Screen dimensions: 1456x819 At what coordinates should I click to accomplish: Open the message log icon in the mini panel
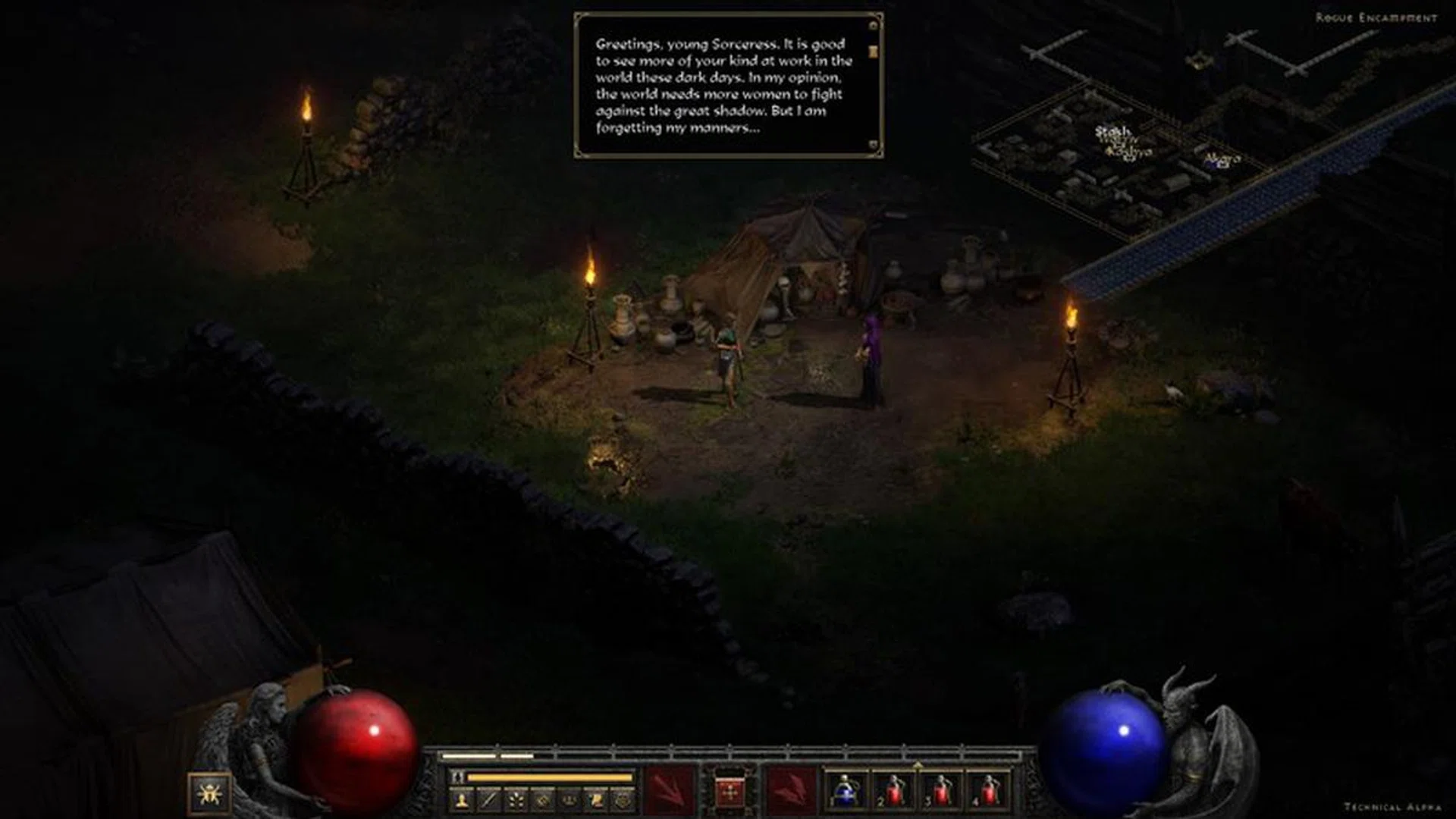point(597,801)
